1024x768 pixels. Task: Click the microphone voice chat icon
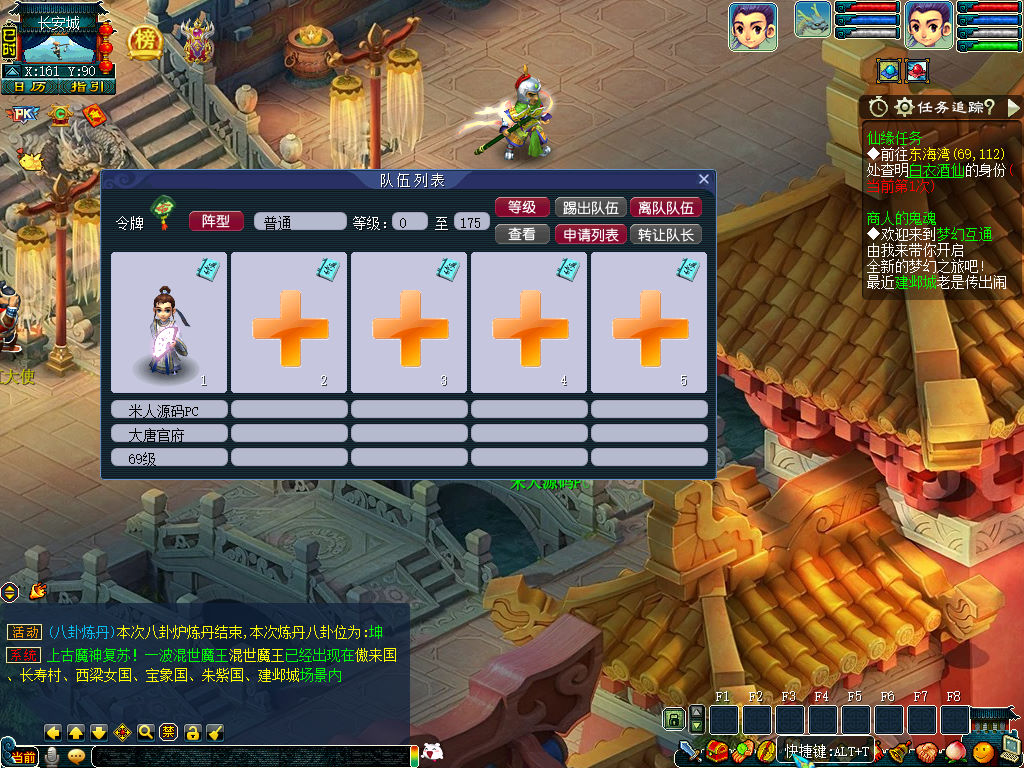[x=53, y=756]
